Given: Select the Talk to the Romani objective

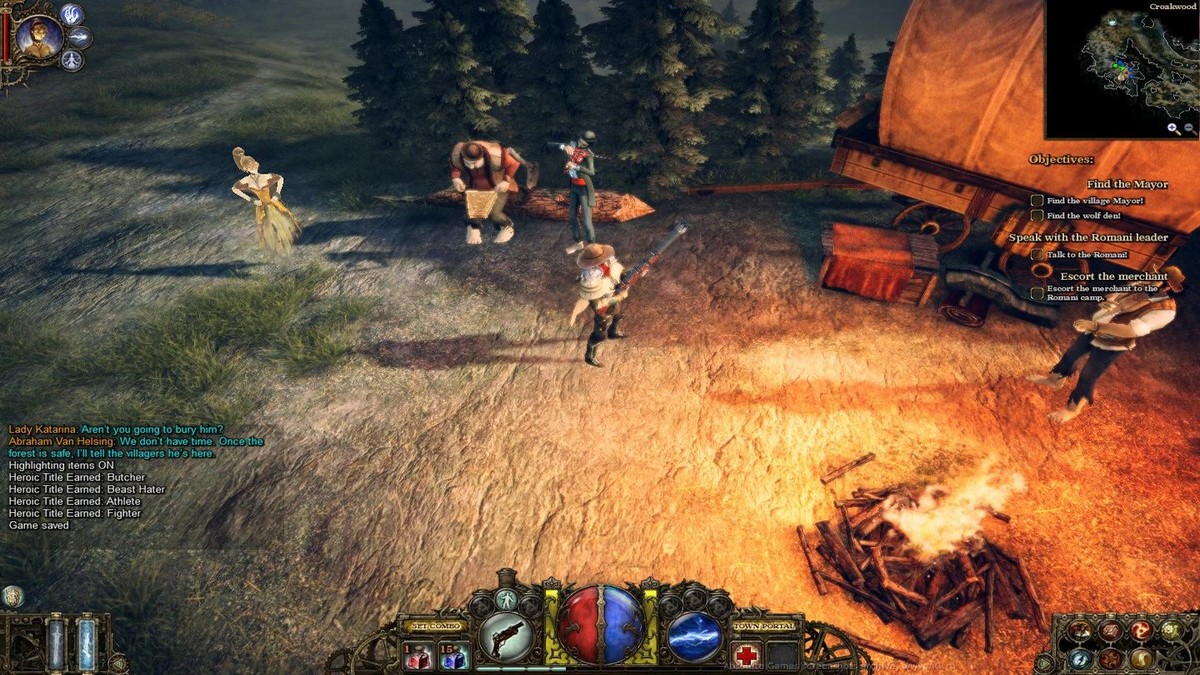Looking at the screenshot, I should [x=1038, y=255].
